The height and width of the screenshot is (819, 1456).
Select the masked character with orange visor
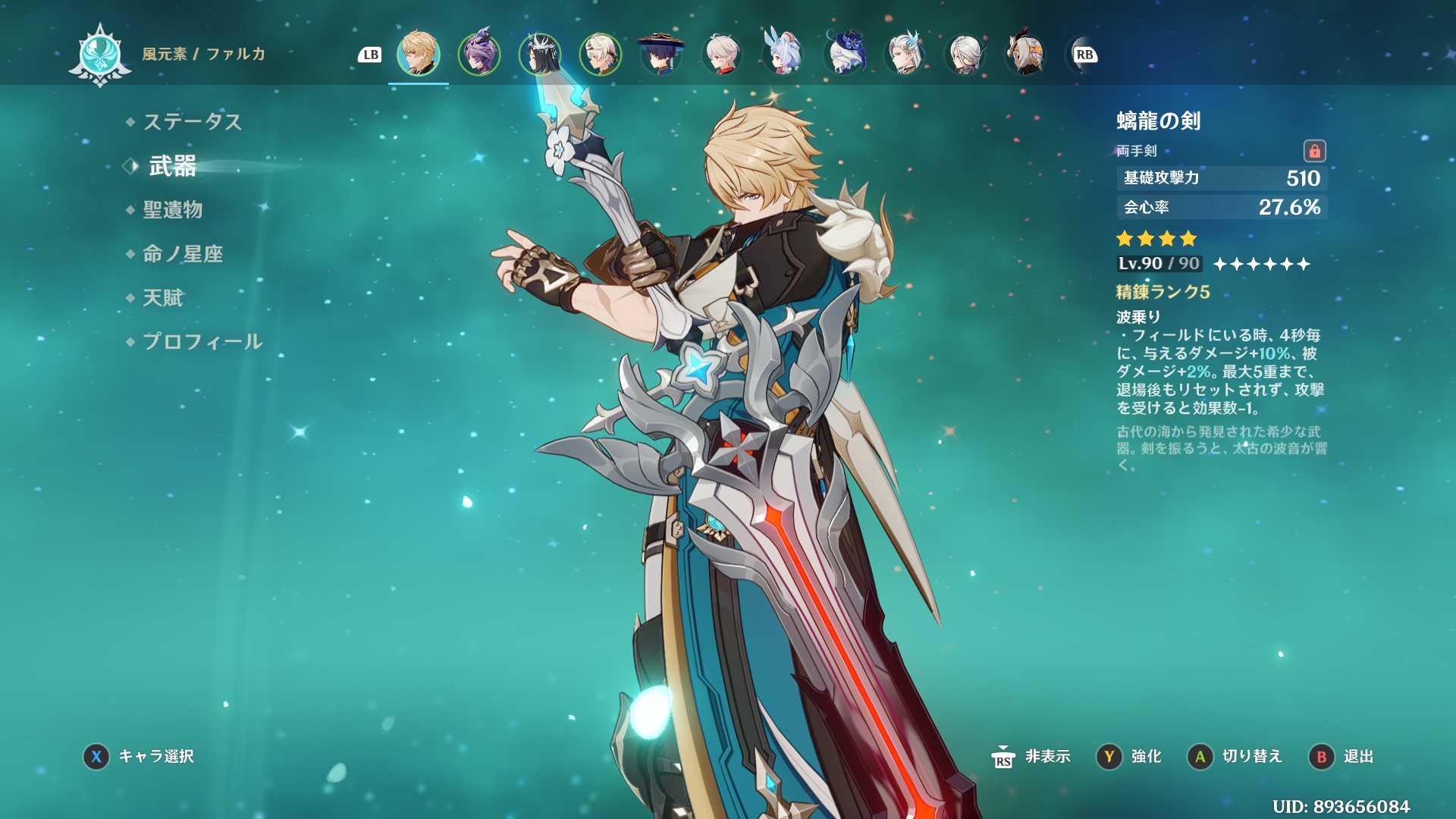1025,54
